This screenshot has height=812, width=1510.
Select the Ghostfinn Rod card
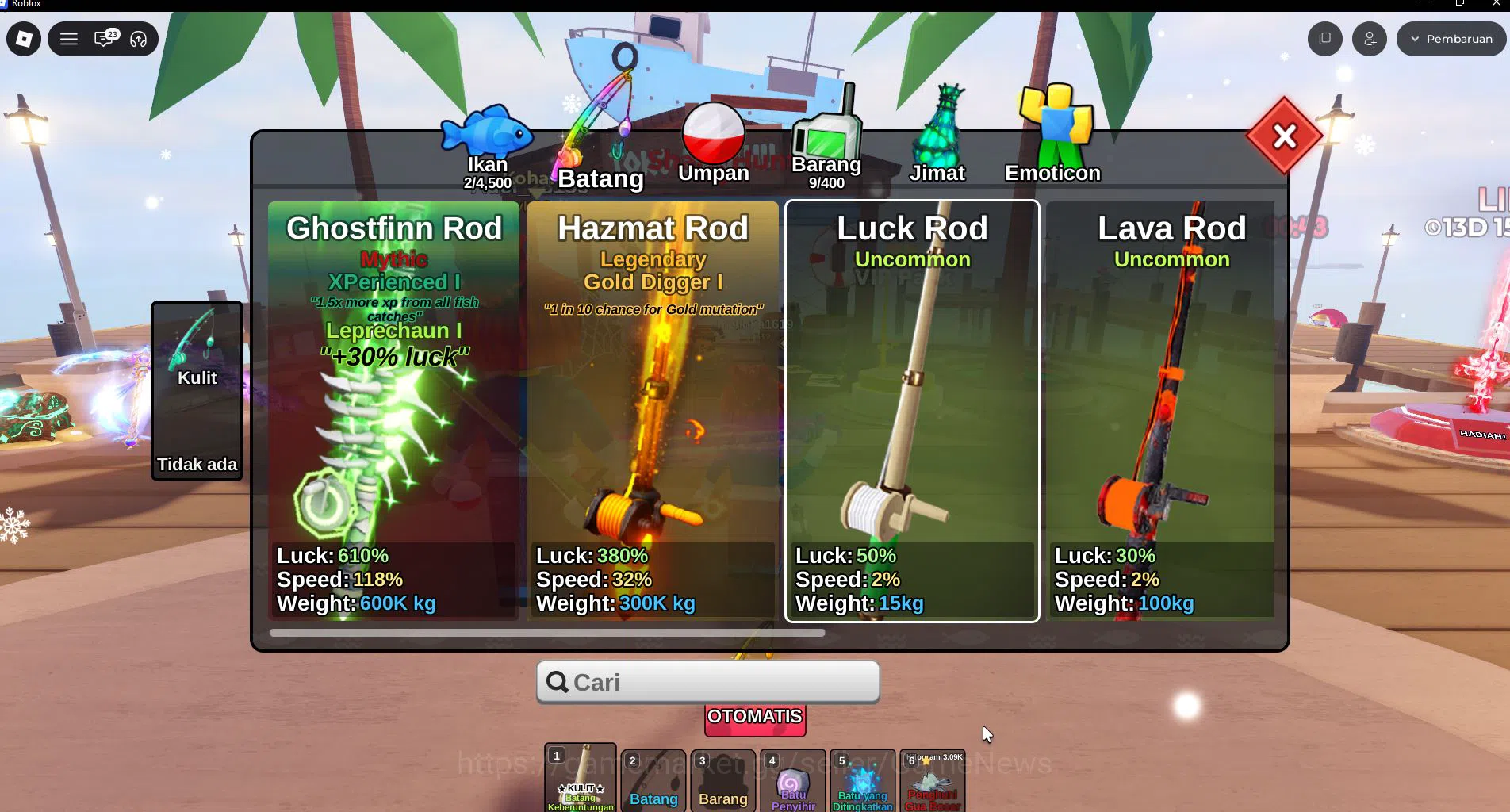click(x=394, y=412)
